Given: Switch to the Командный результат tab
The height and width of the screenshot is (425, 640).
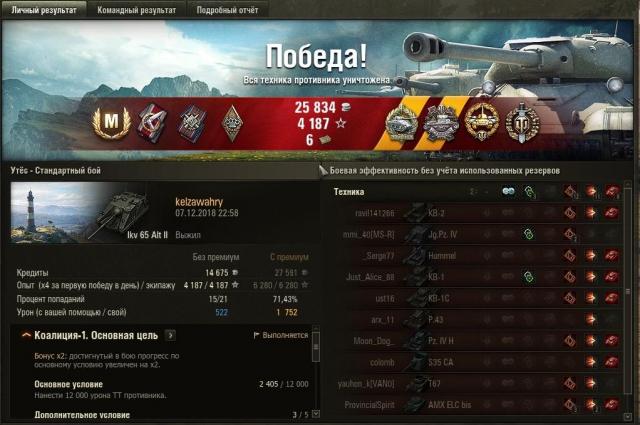Looking at the screenshot, I should pyautogui.click(x=137, y=10).
